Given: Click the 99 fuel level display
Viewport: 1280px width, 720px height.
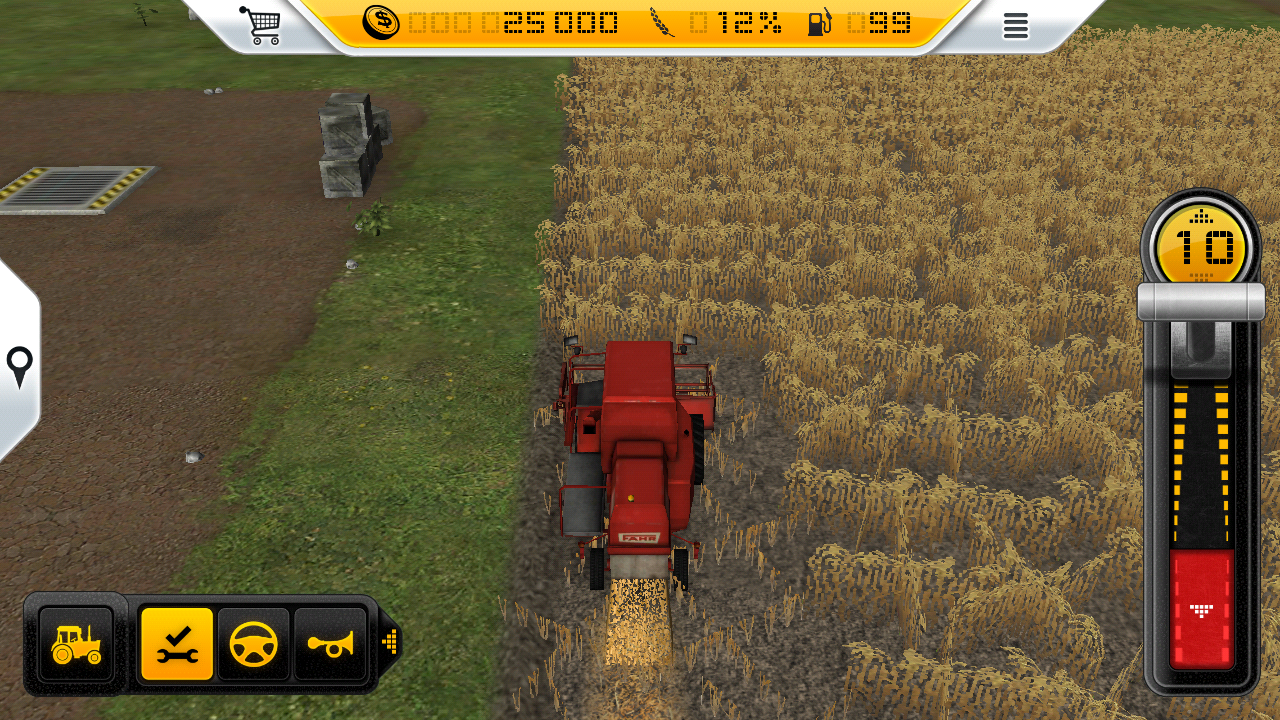Looking at the screenshot, I should 884,23.
